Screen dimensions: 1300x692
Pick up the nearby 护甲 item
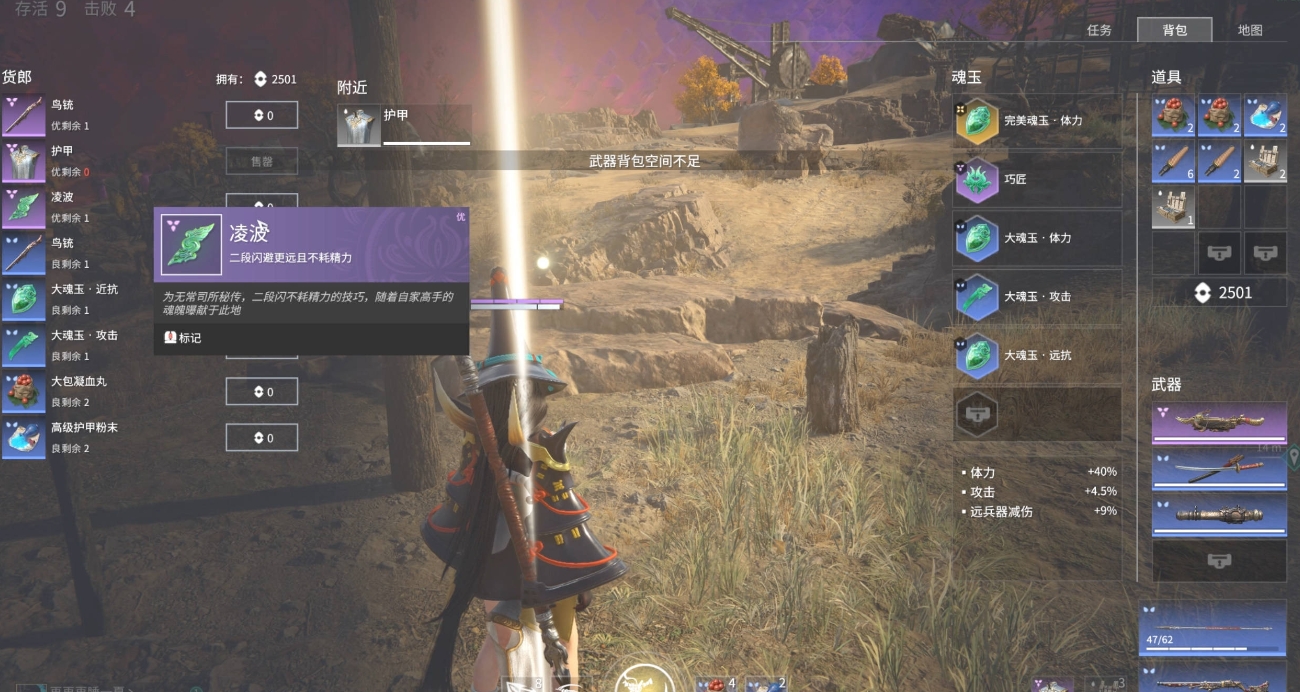(404, 126)
